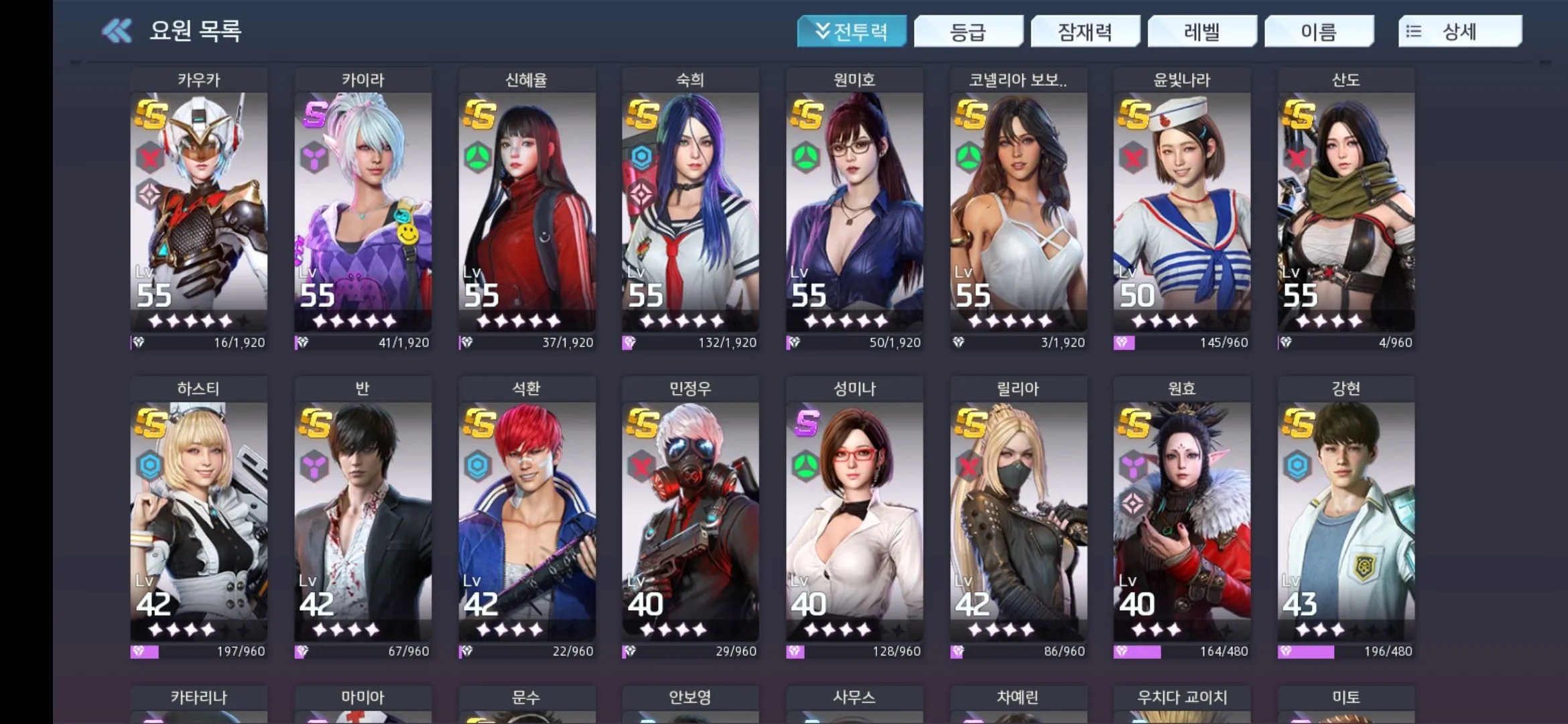Screen dimensions: 1568x724
Task: Switch sorting to 이름
Action: click(1319, 32)
